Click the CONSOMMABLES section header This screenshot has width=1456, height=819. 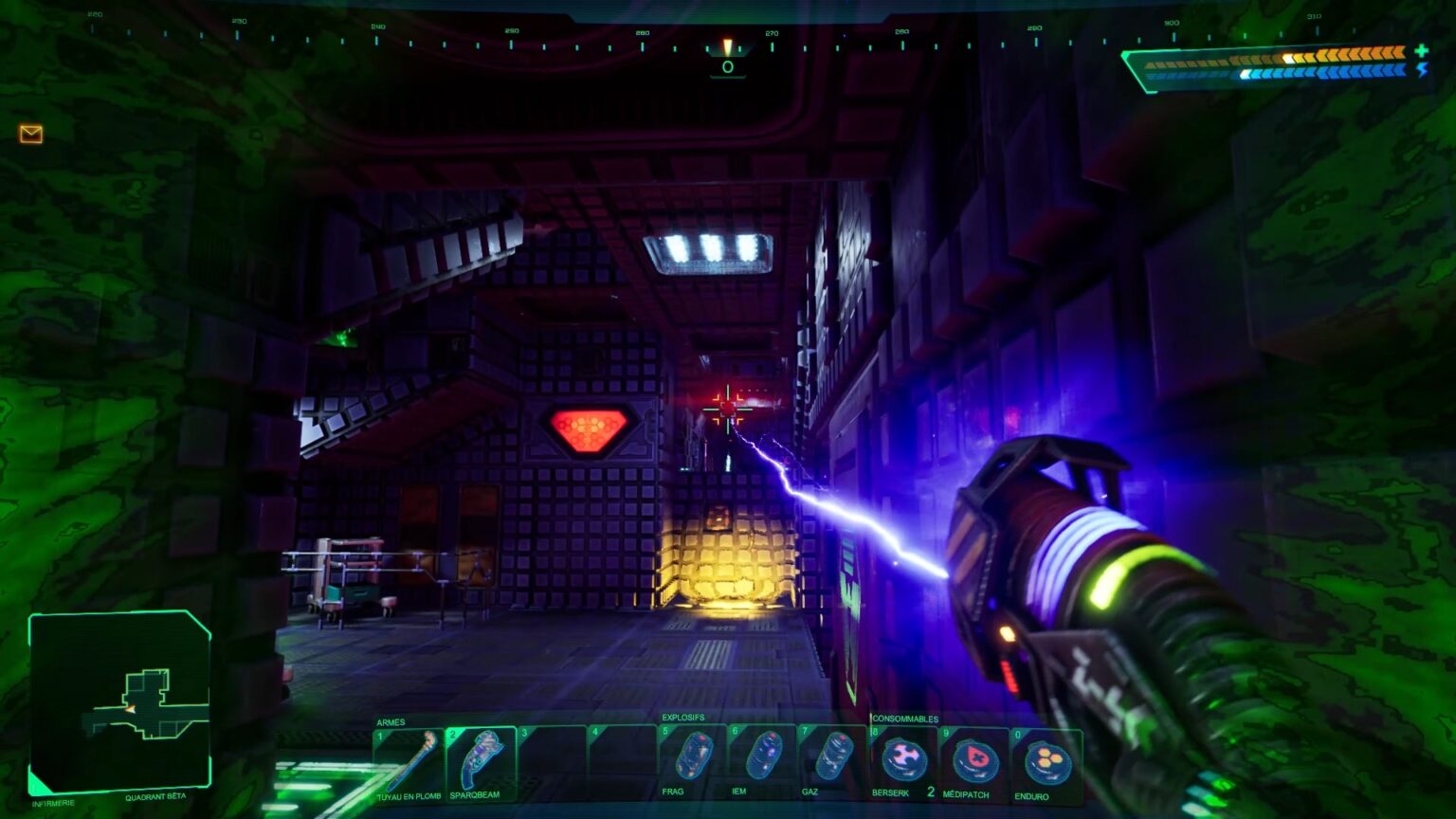coord(904,719)
